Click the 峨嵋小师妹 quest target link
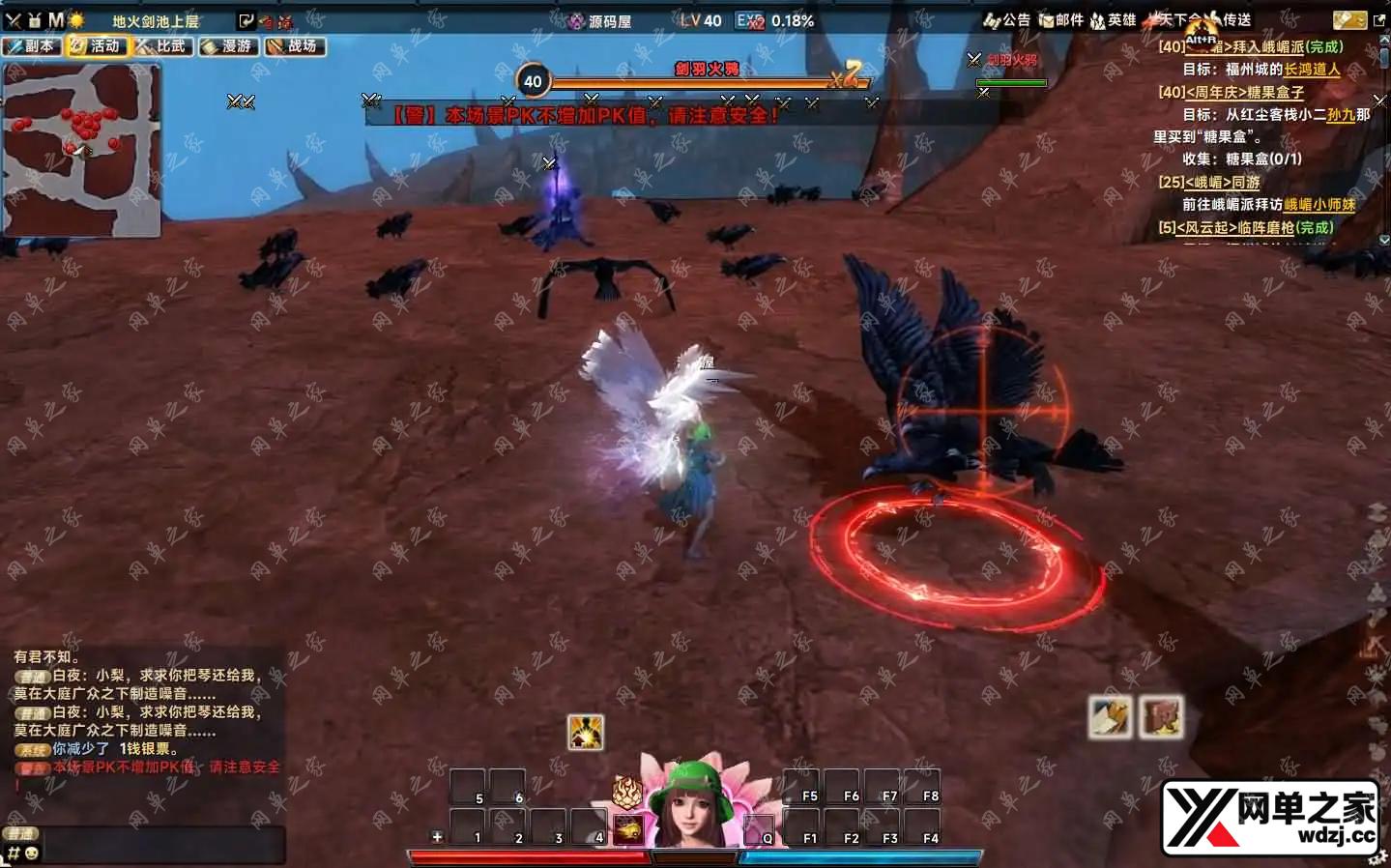Image resolution: width=1391 pixels, height=868 pixels. [x=1319, y=205]
